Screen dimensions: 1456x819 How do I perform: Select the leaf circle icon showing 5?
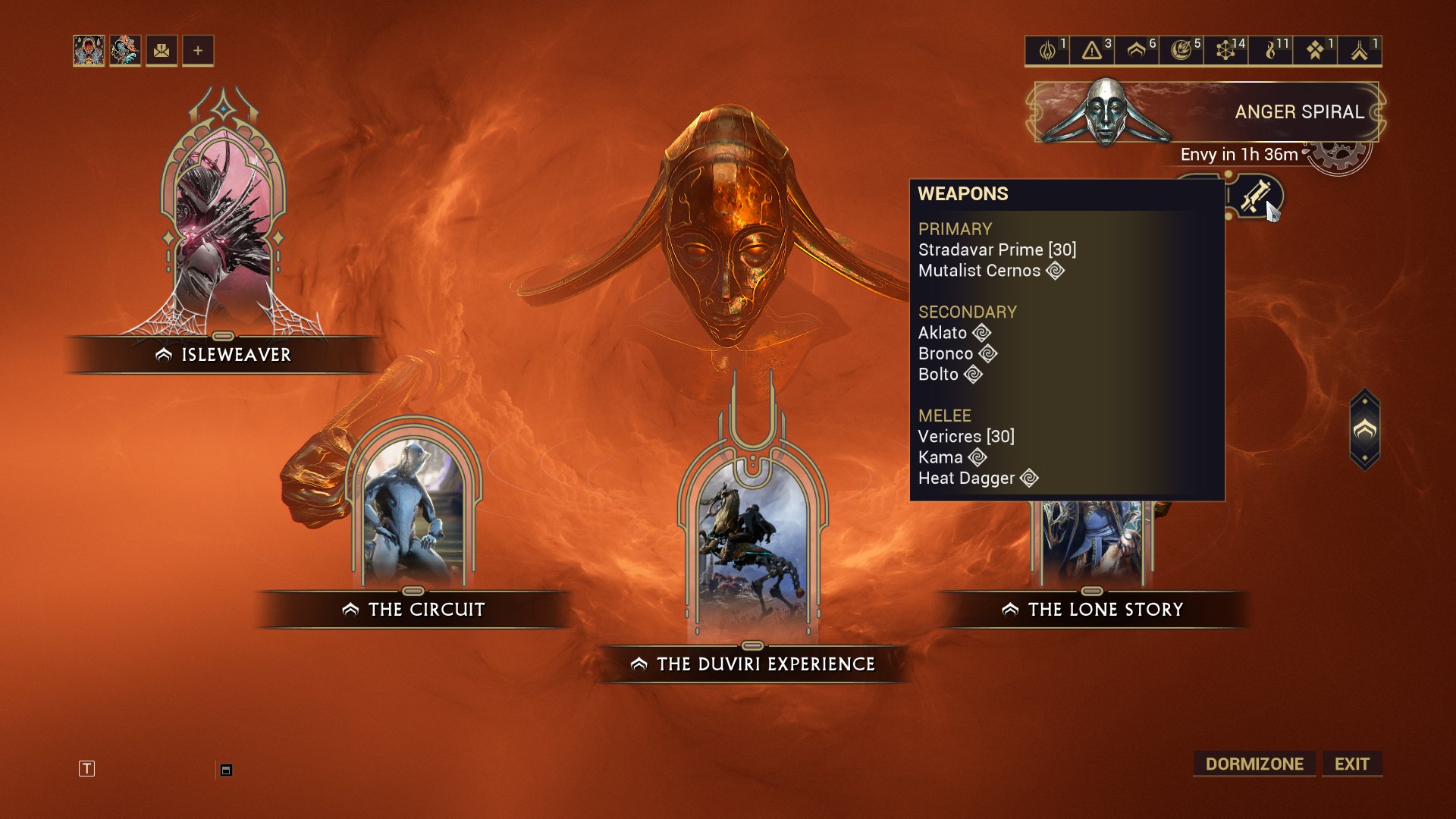(1181, 51)
